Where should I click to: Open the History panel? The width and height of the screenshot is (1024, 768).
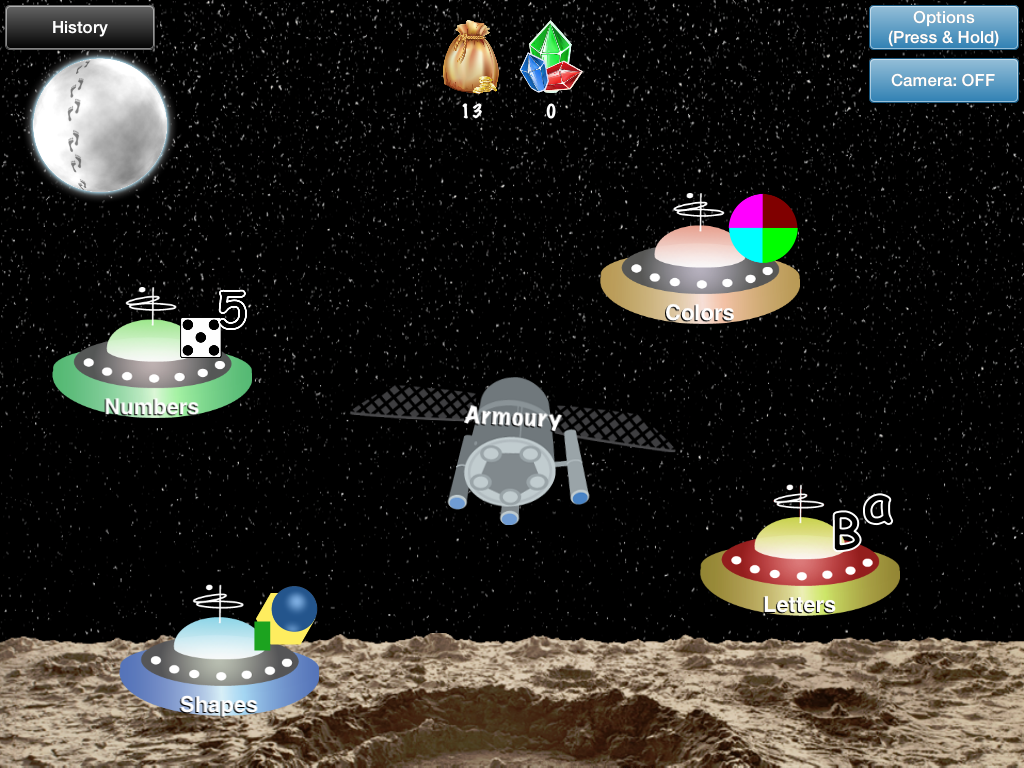(80, 28)
